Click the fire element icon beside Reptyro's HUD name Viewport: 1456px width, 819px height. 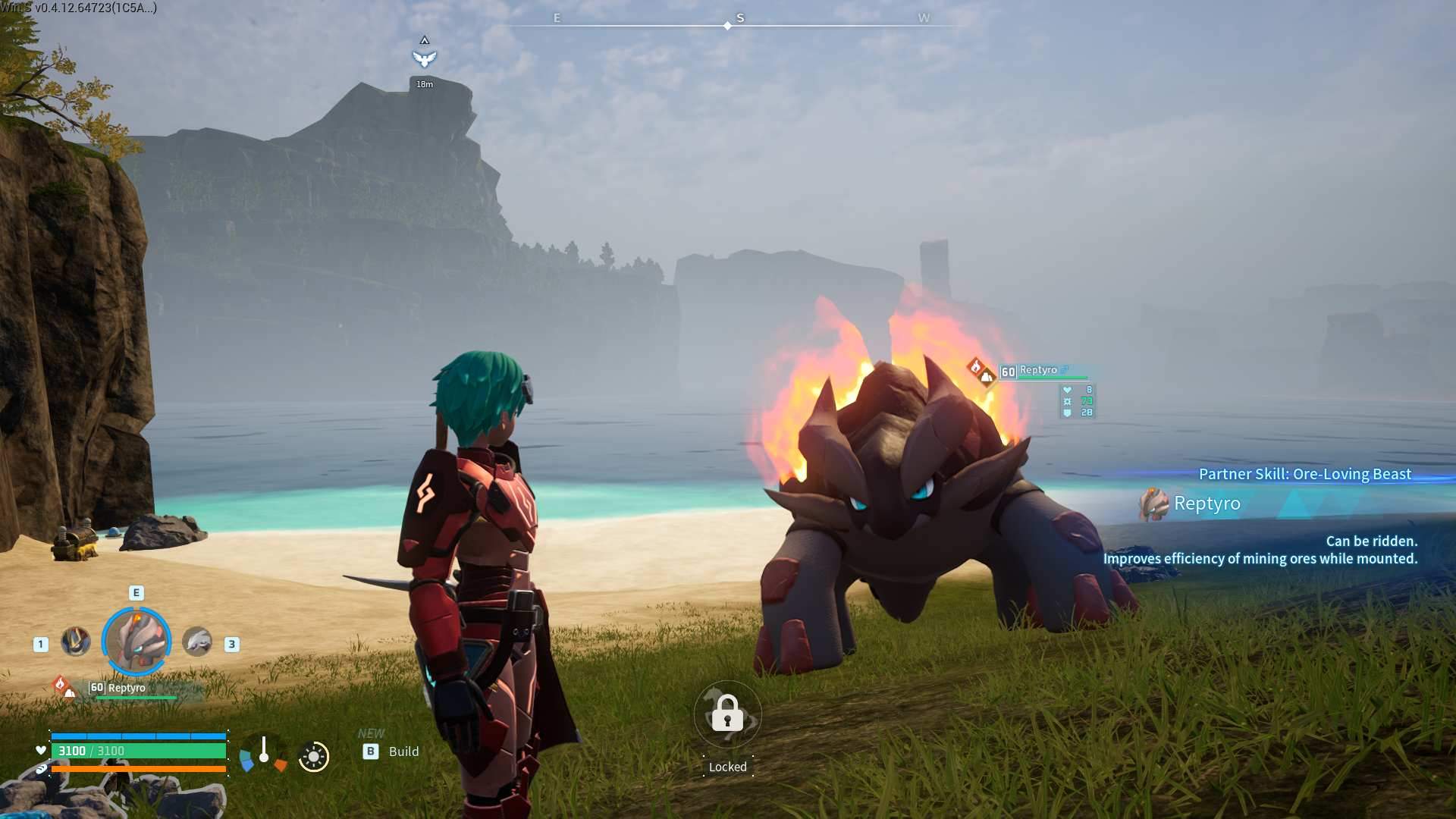(975, 368)
